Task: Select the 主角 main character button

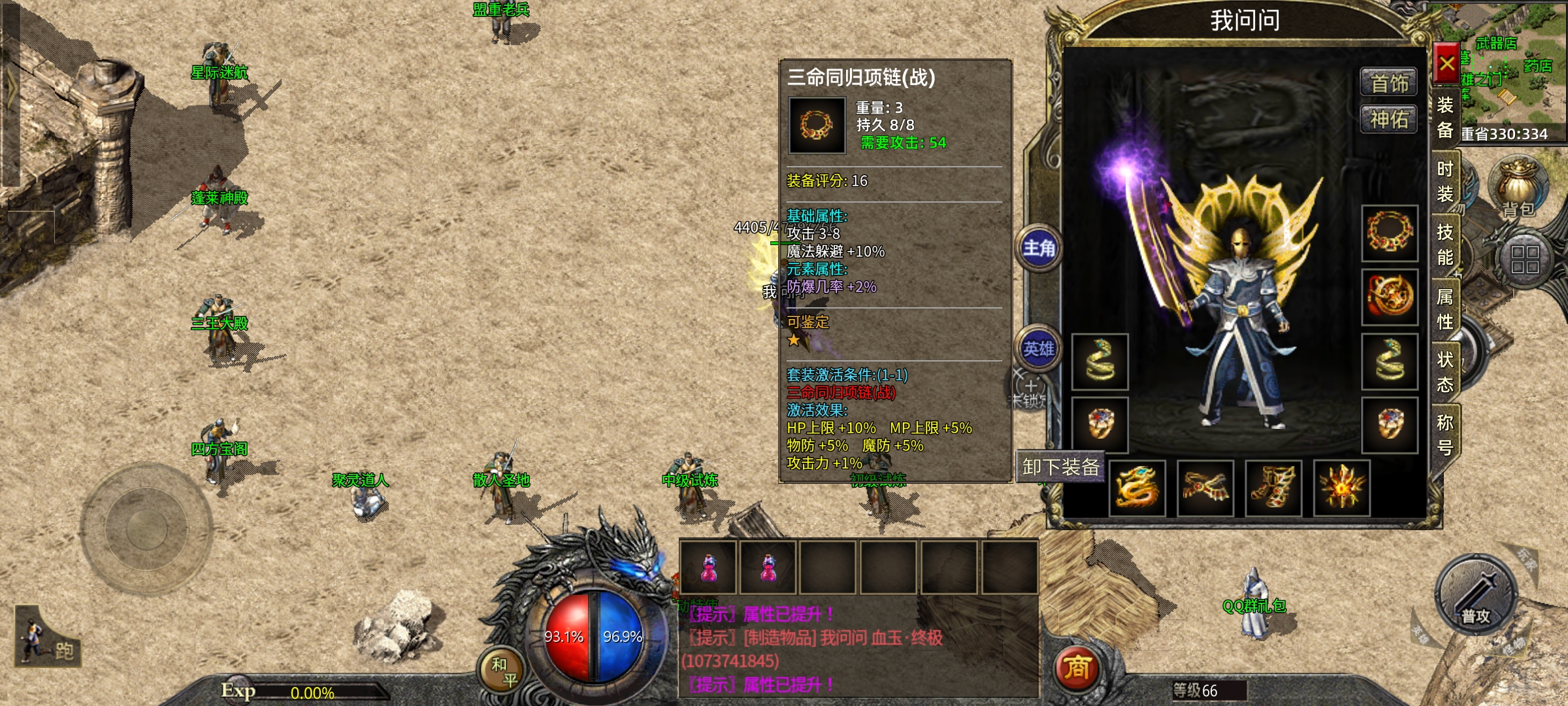Action: point(1039,248)
